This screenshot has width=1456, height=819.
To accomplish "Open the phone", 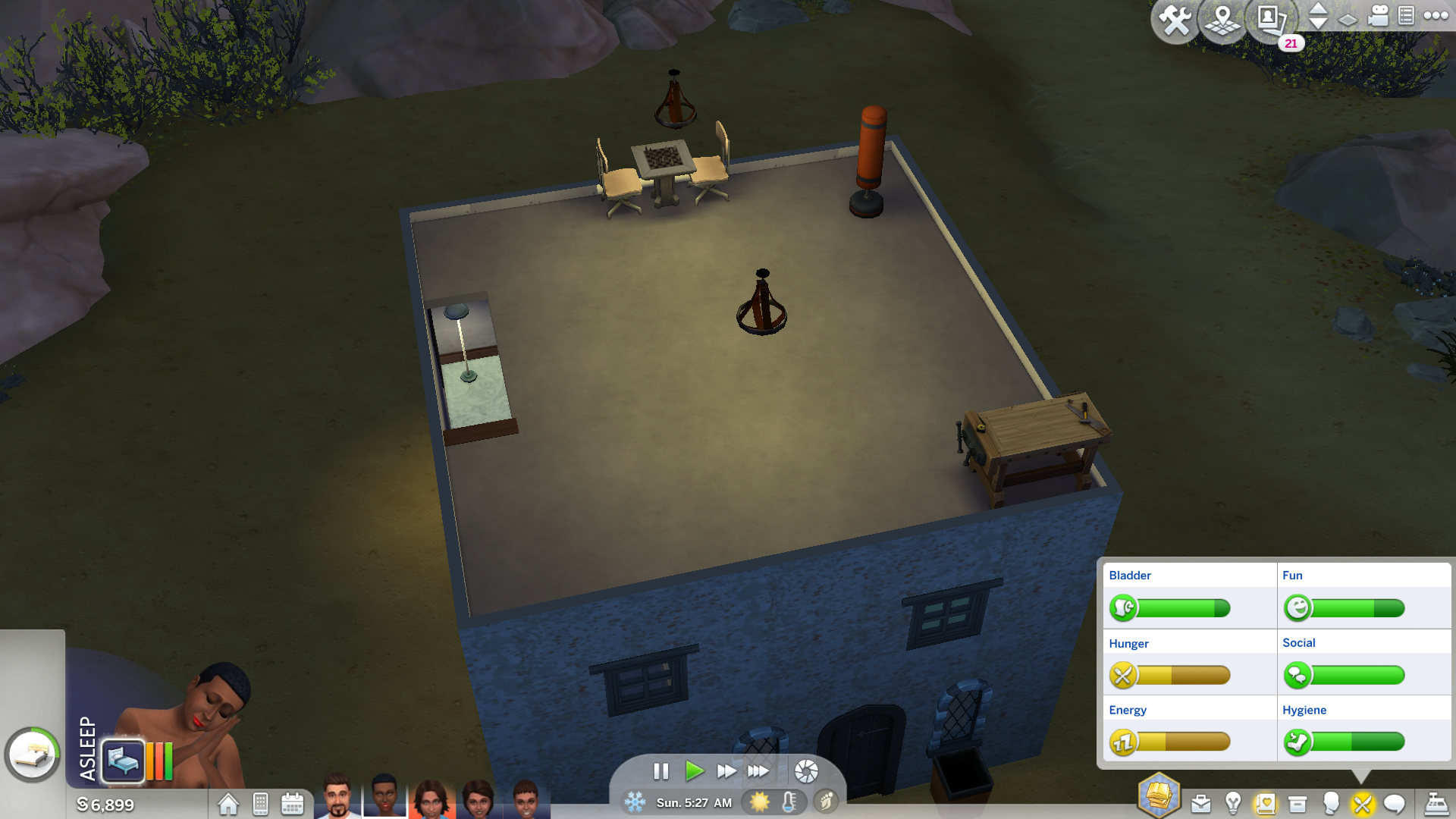I will [x=260, y=804].
